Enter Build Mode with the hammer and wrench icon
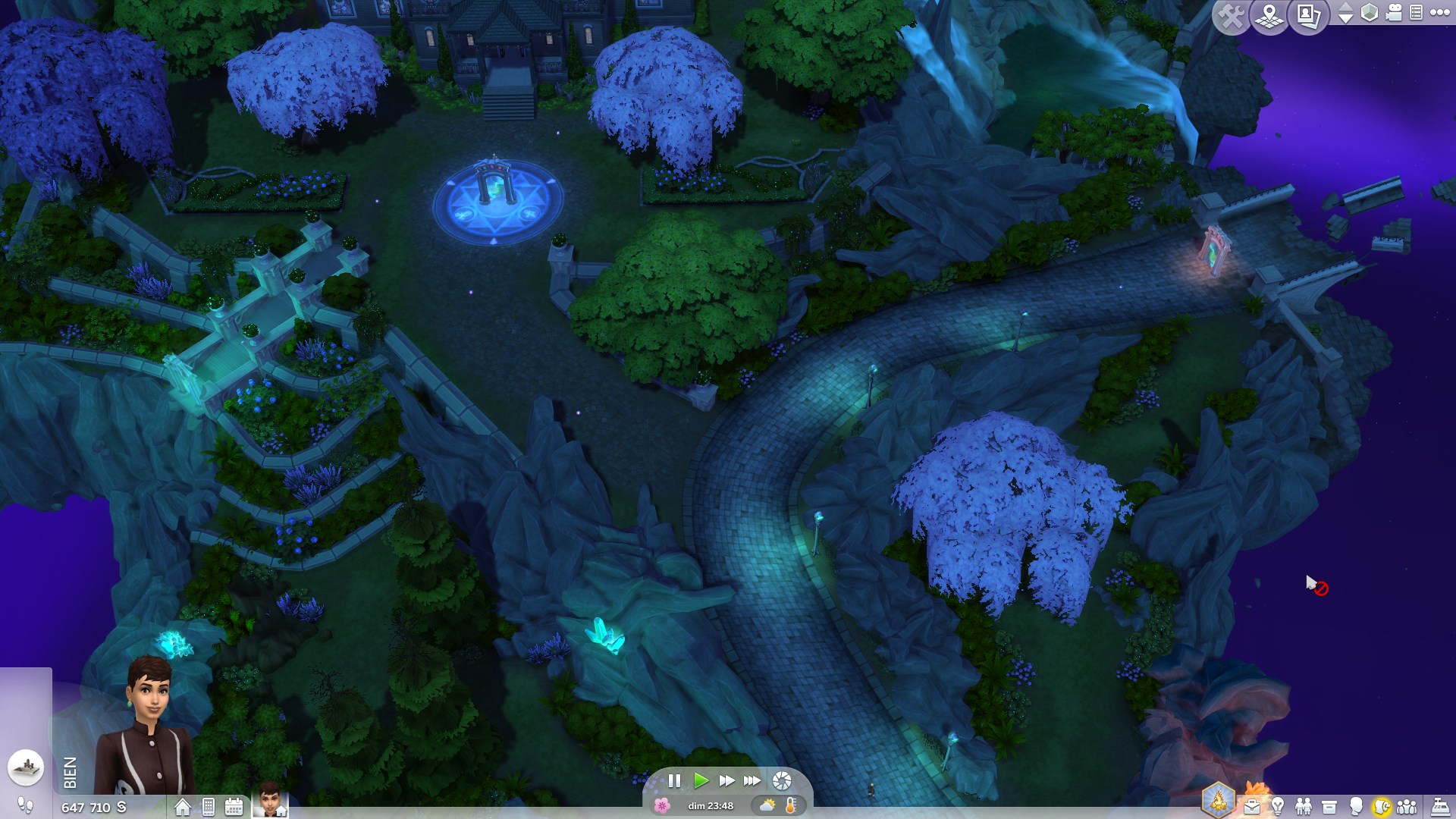1456x819 pixels. tap(1232, 14)
